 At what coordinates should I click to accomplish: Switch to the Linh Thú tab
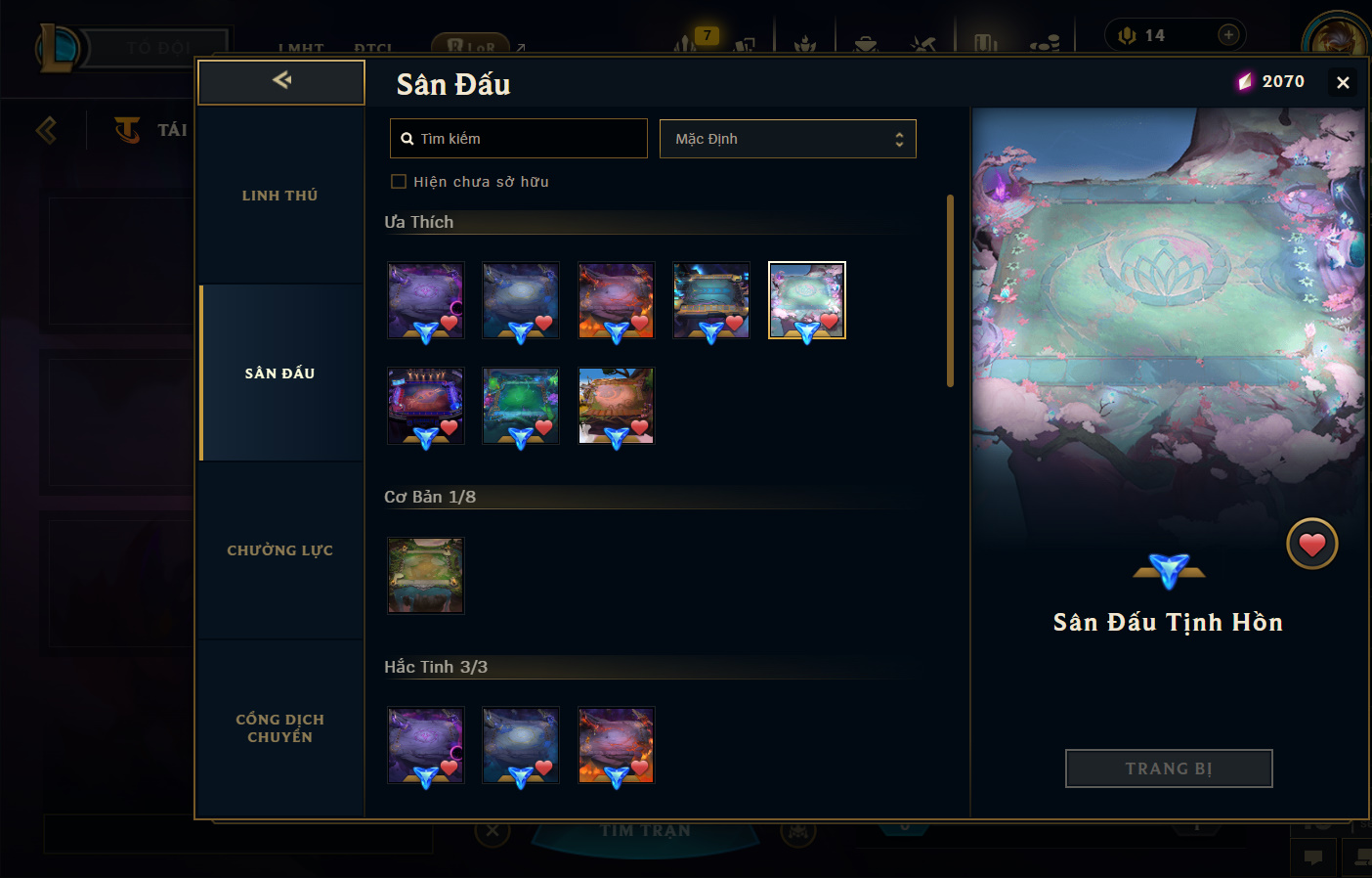[280, 196]
